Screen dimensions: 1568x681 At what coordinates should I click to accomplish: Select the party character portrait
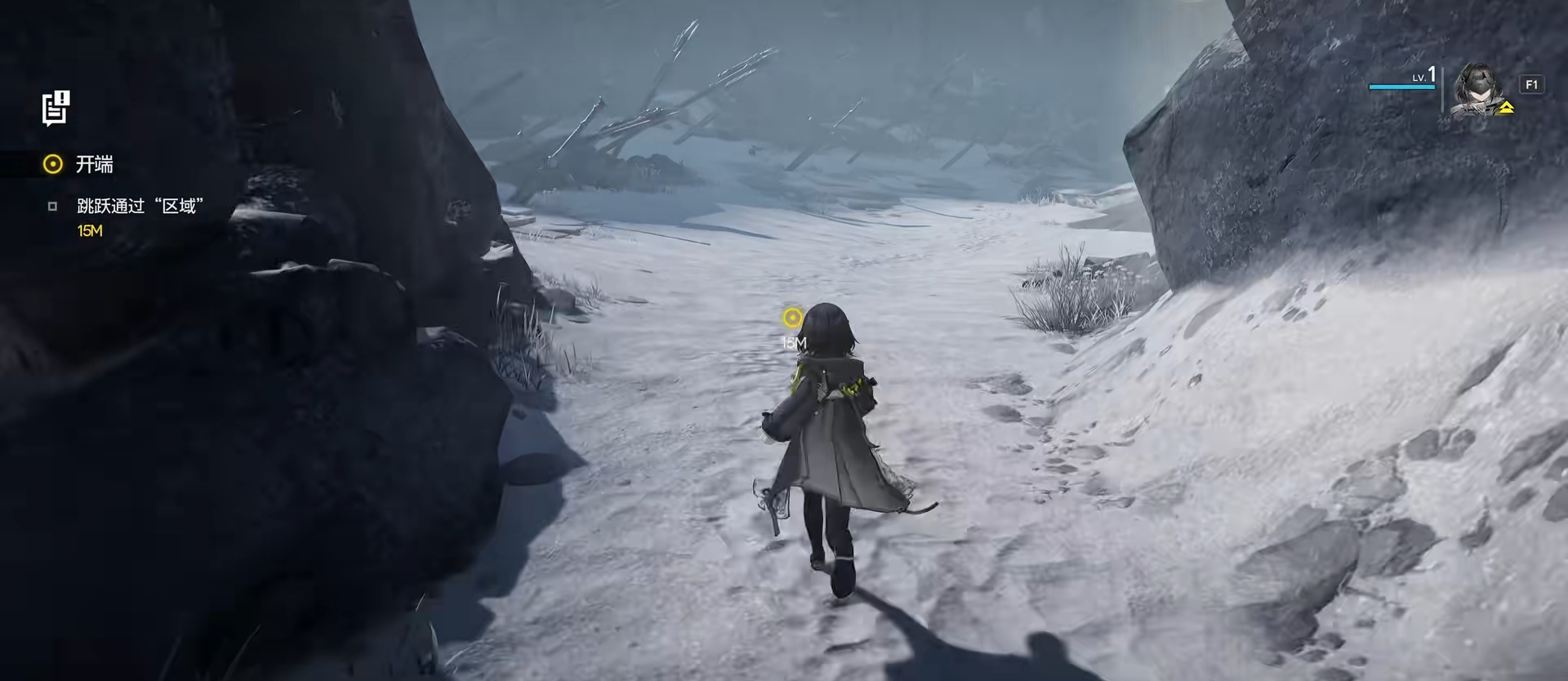point(1479,89)
